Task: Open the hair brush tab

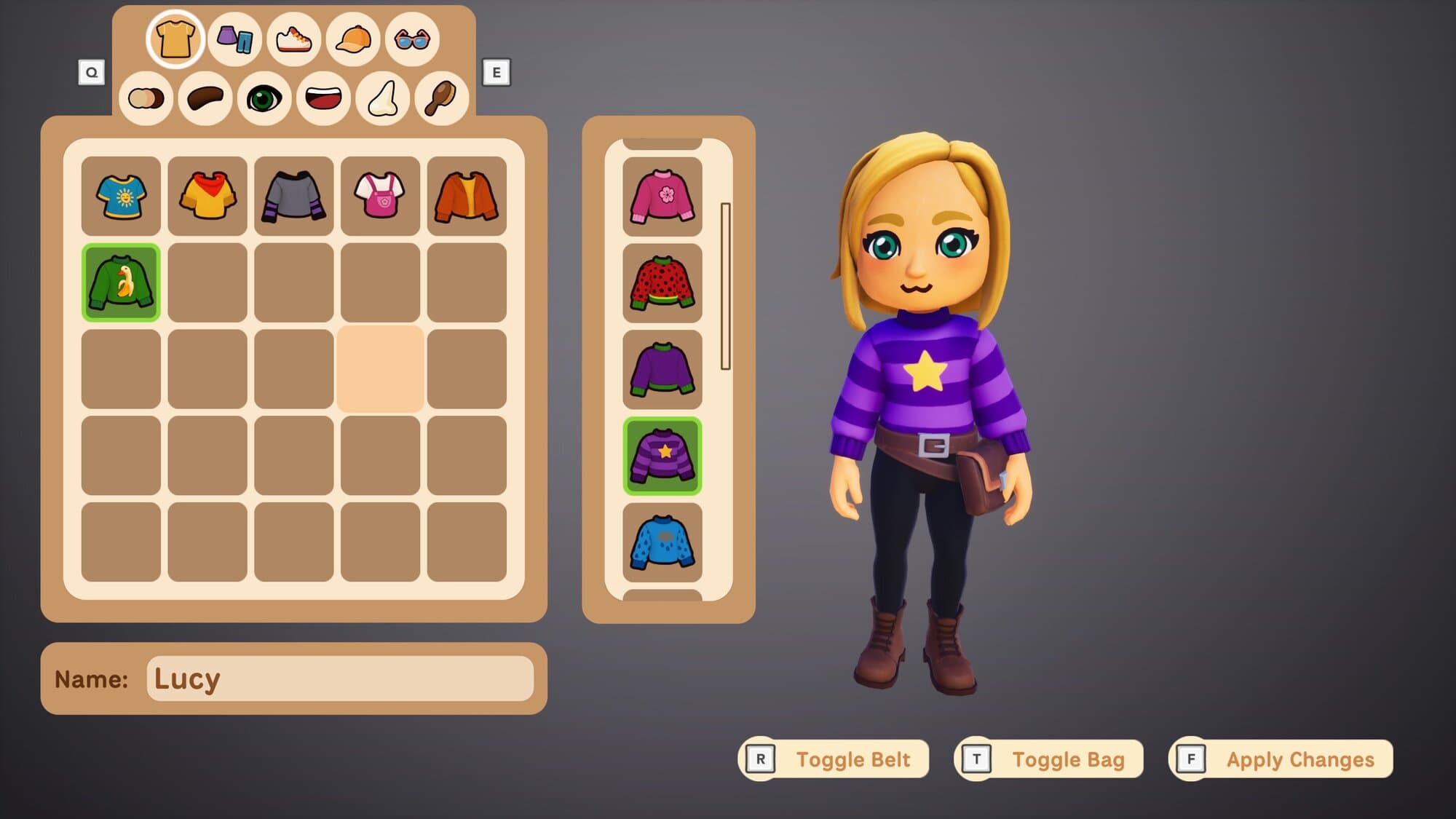Action: (441, 98)
